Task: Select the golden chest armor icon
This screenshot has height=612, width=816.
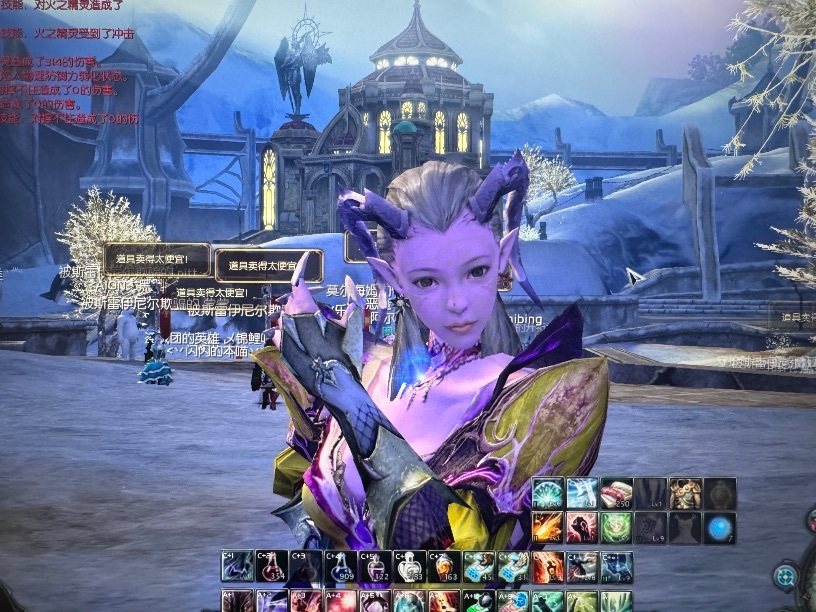Action: click(x=685, y=493)
